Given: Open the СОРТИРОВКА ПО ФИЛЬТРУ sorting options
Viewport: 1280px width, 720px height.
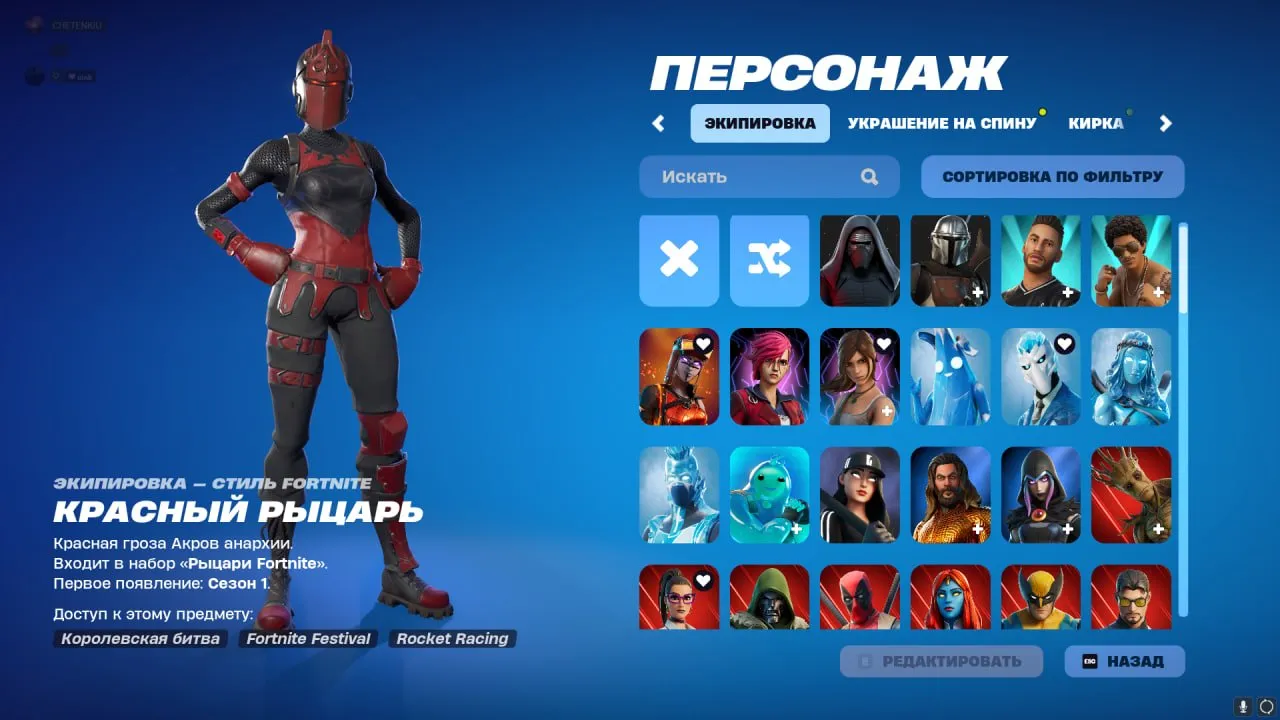Looking at the screenshot, I should pyautogui.click(x=1051, y=176).
